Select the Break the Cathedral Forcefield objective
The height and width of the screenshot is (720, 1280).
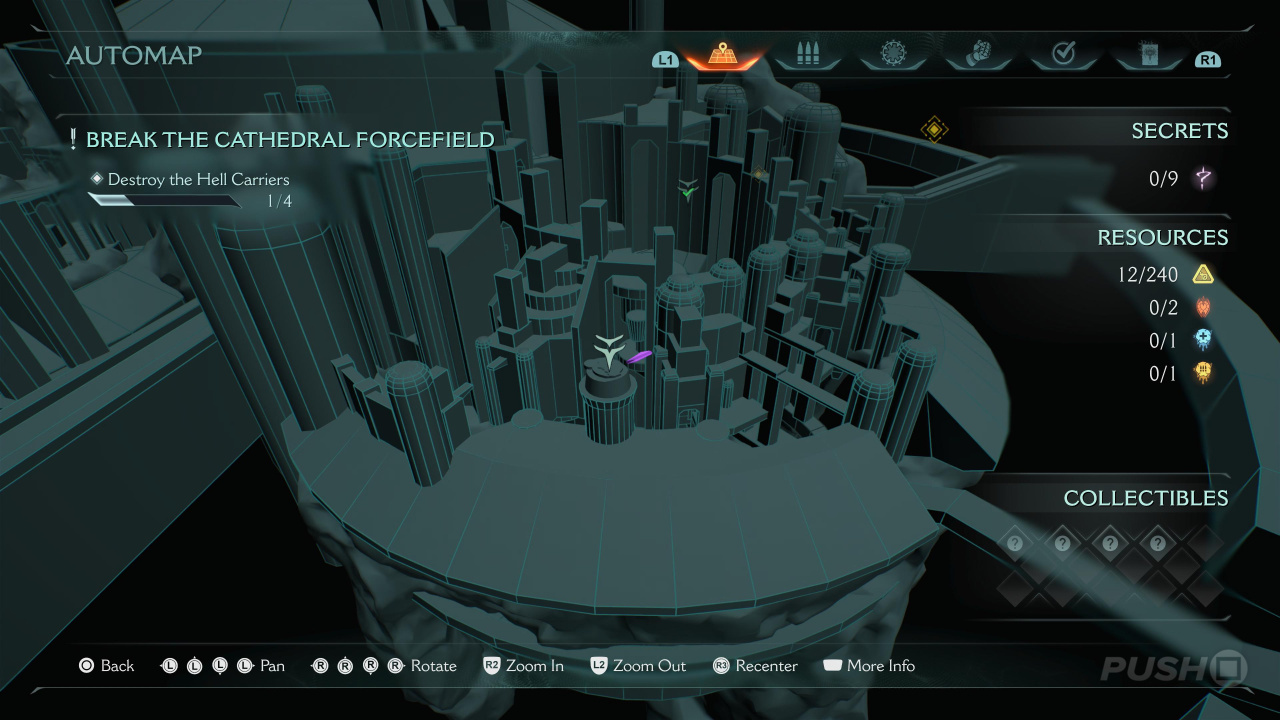pos(290,140)
